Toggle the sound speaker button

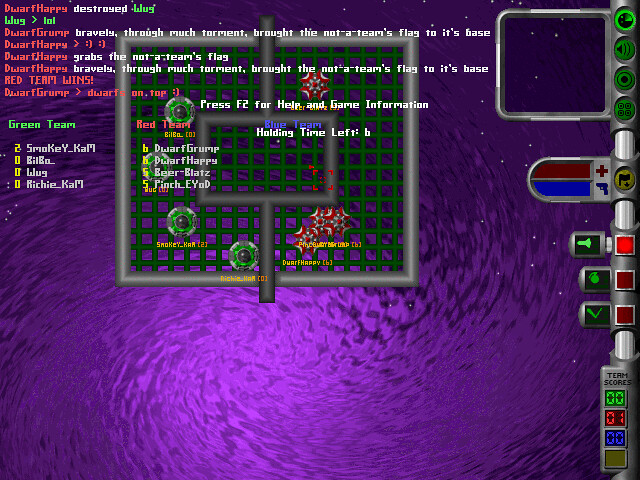pos(624,49)
